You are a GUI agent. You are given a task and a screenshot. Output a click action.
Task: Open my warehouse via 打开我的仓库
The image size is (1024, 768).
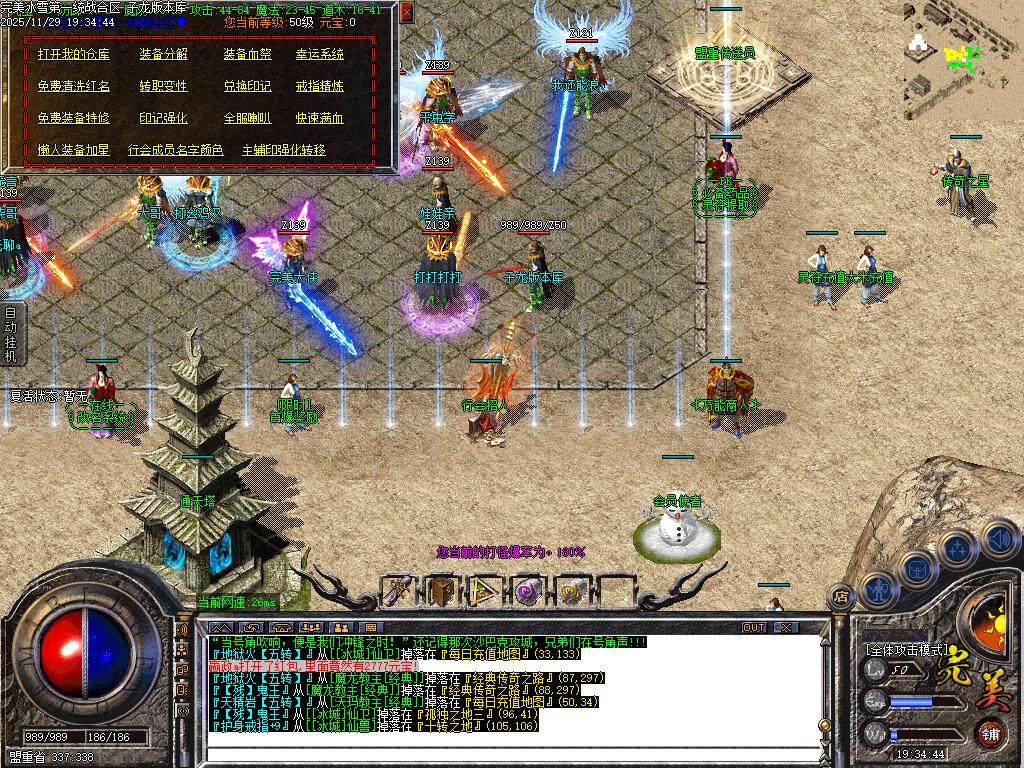tap(74, 54)
